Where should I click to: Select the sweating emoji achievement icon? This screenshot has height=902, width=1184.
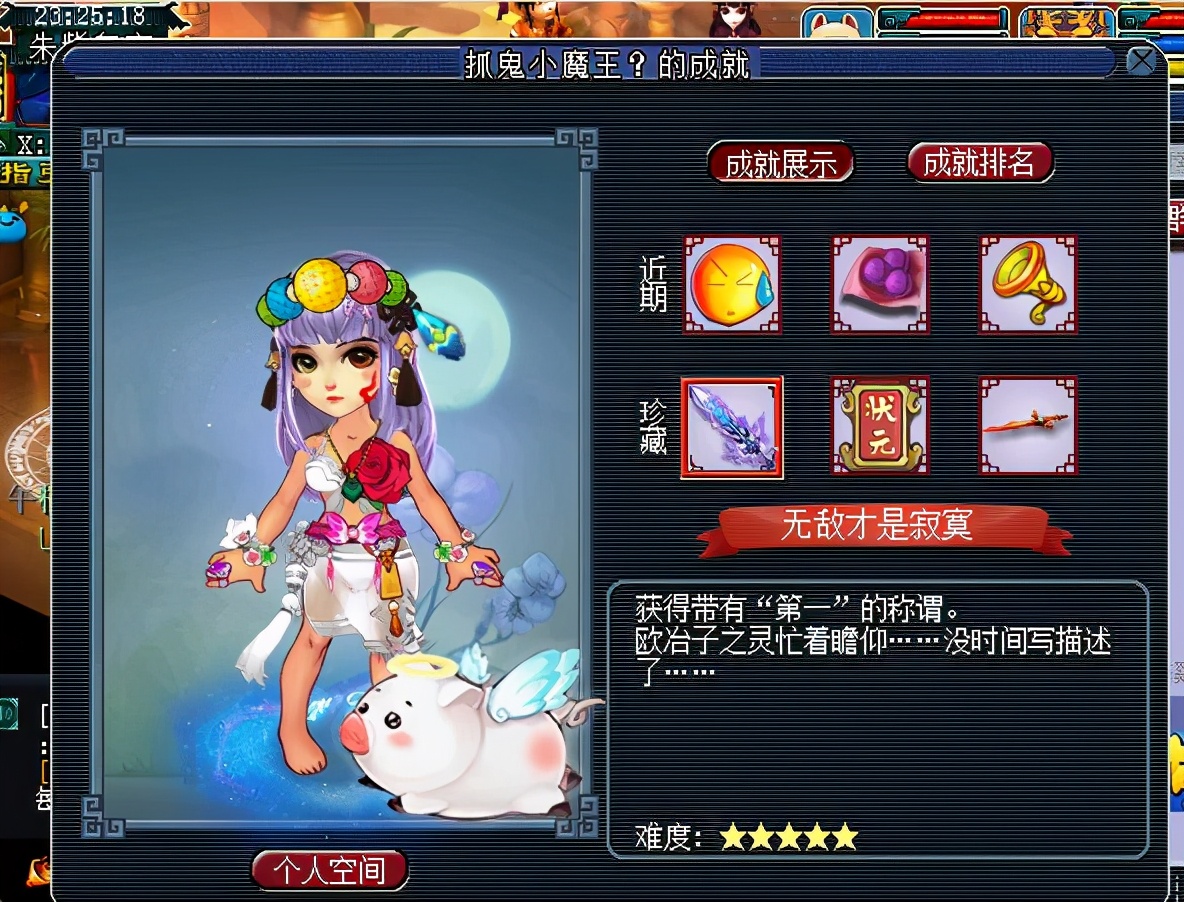732,284
